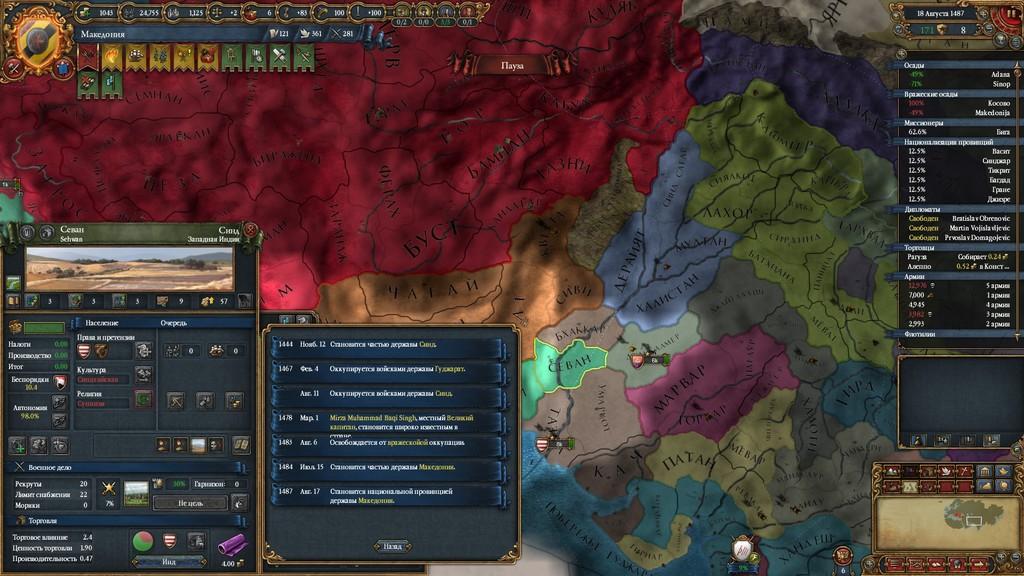
Task: Select the Васит nationalization entry in outliner
Action: pos(960,150)
